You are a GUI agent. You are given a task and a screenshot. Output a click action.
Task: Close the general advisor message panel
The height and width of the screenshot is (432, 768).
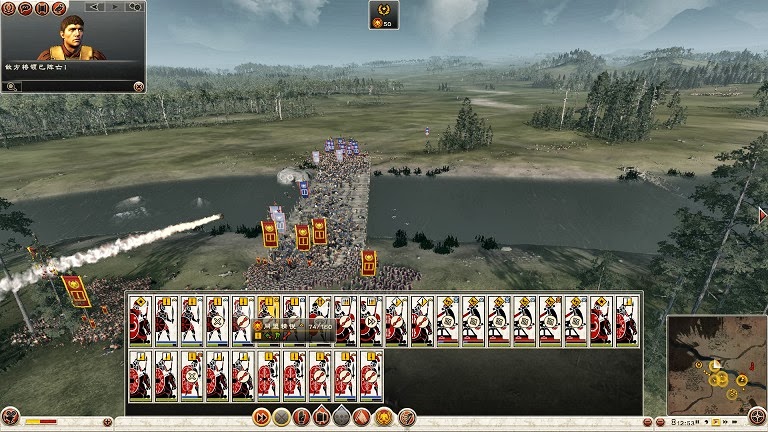pyautogui.click(x=138, y=87)
